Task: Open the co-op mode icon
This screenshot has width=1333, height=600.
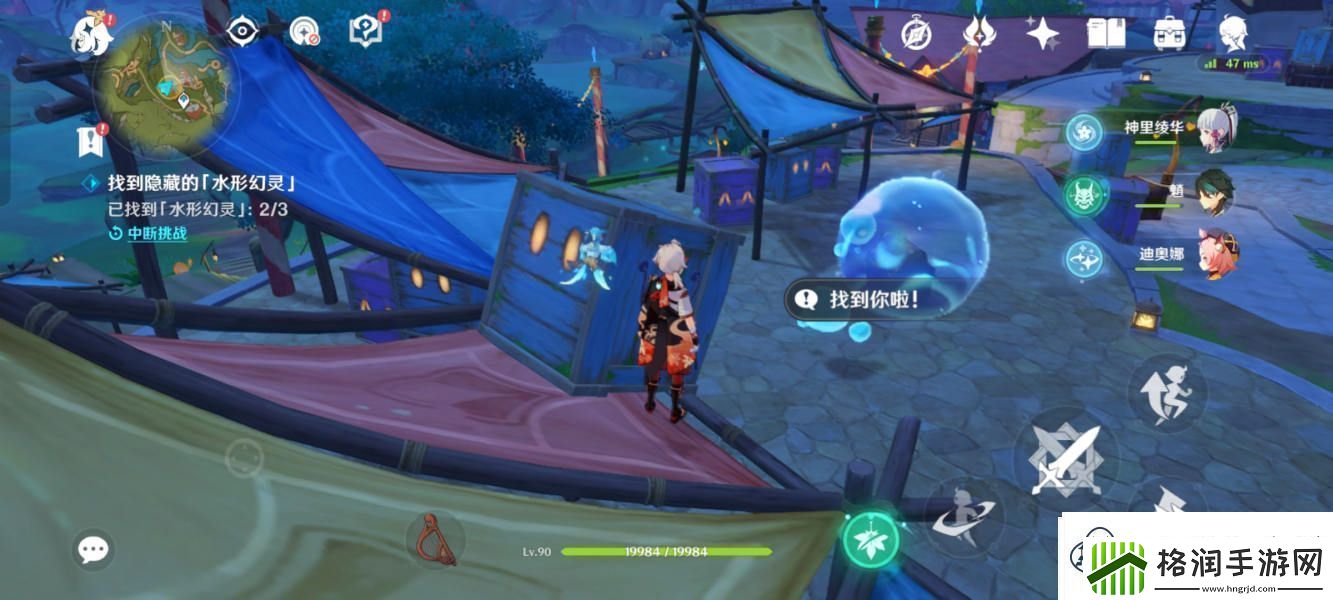Action: coord(304,33)
